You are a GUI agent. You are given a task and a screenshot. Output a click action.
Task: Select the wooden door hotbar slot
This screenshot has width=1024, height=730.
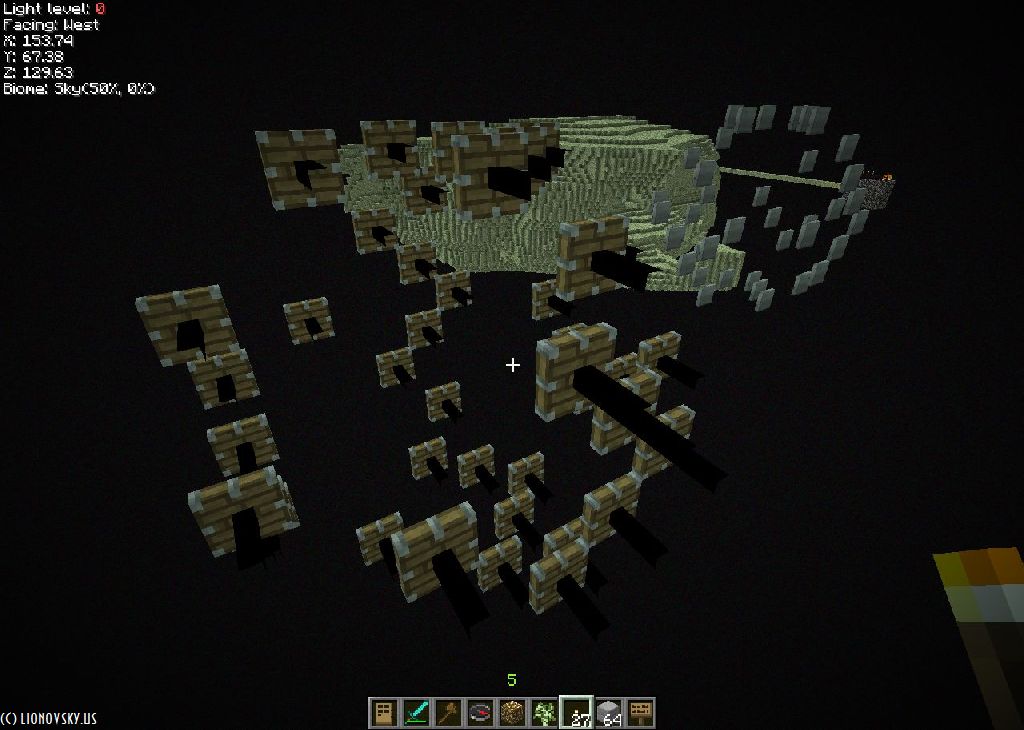click(383, 713)
